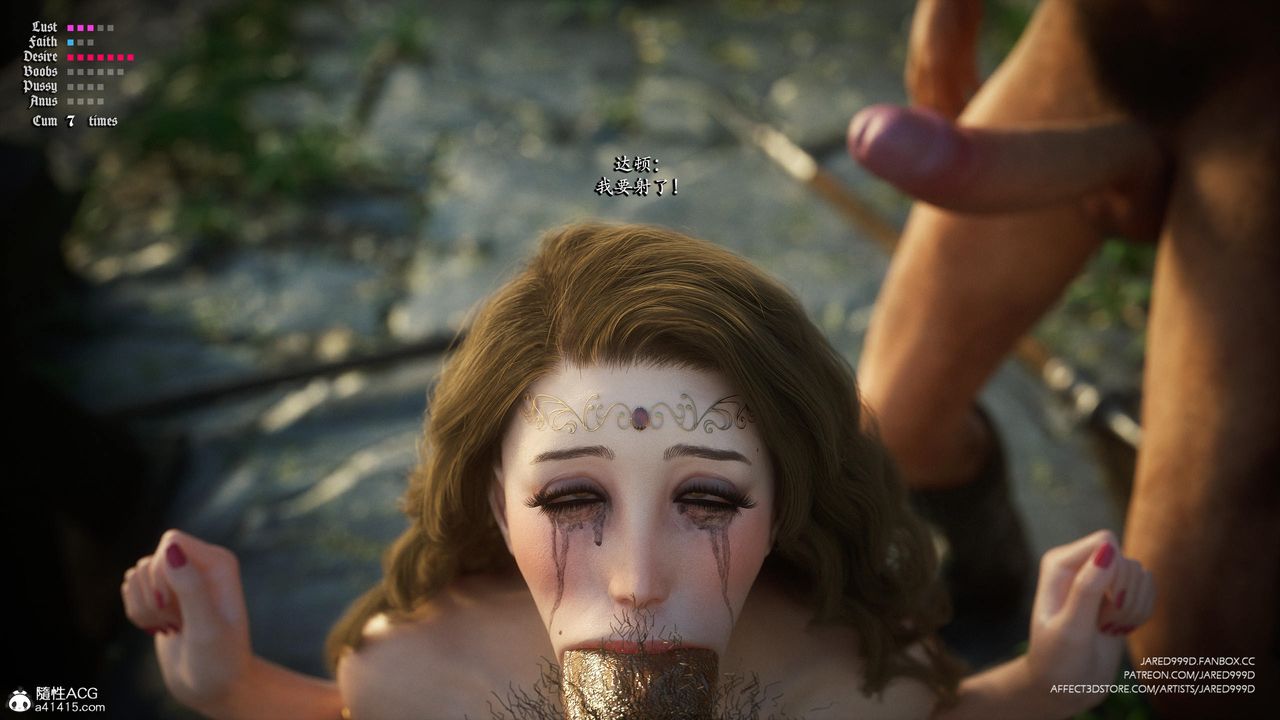
Task: Click the Faith stat label
Action: [41, 41]
